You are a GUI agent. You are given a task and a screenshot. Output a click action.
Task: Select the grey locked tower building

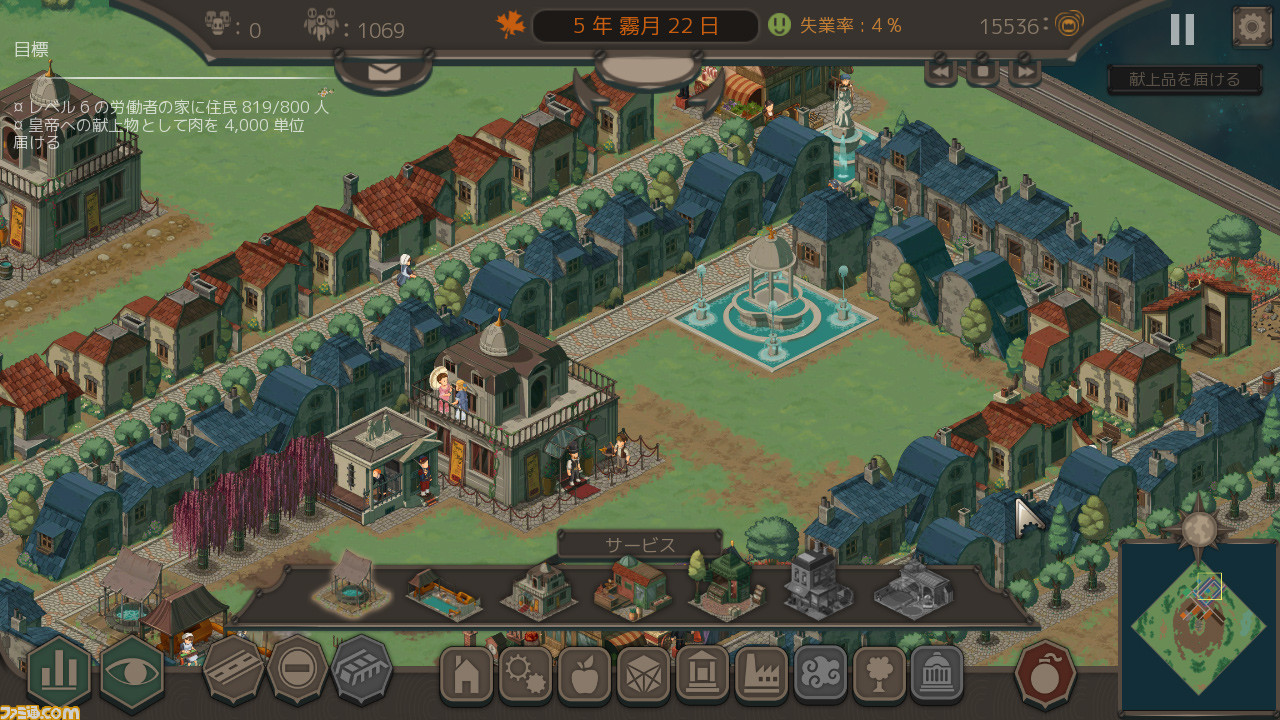pos(817,588)
